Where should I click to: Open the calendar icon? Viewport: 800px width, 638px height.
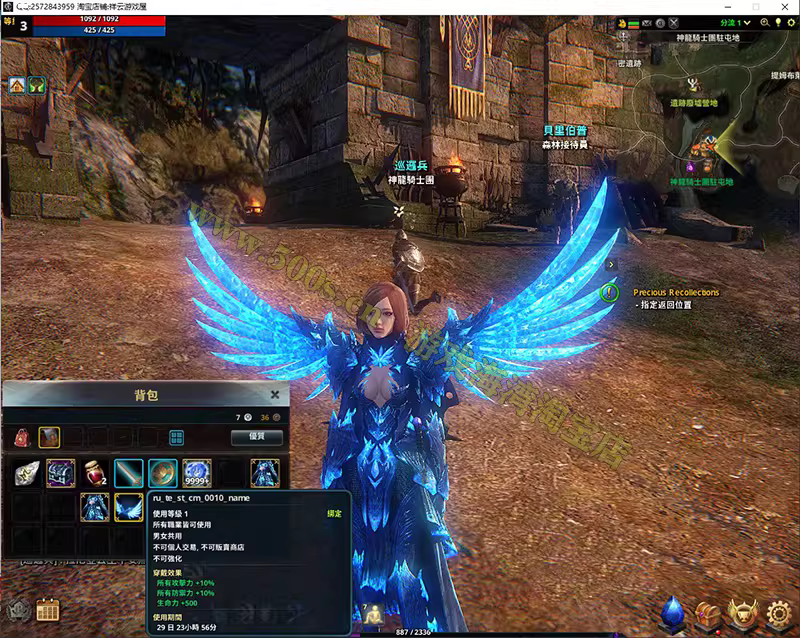47,609
